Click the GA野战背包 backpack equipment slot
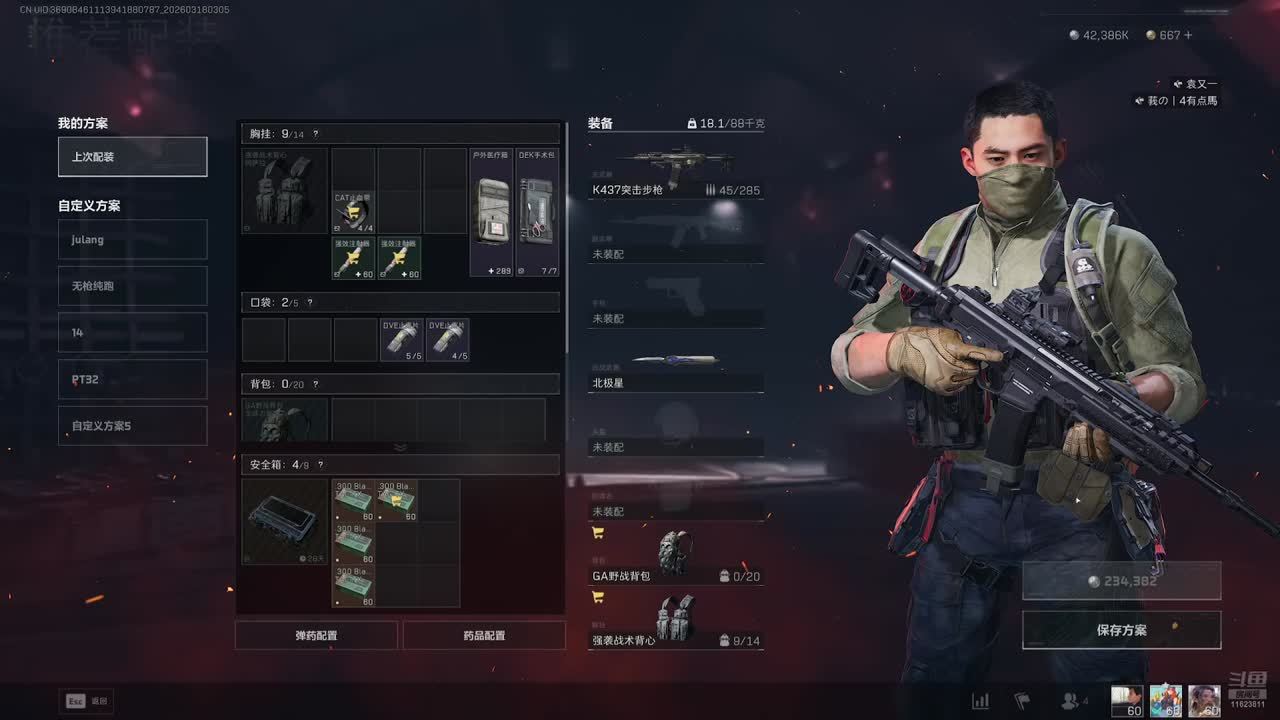 click(675, 558)
